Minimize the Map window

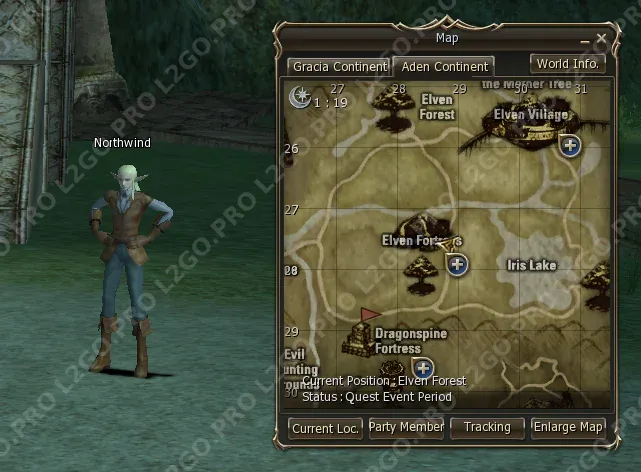coord(586,40)
